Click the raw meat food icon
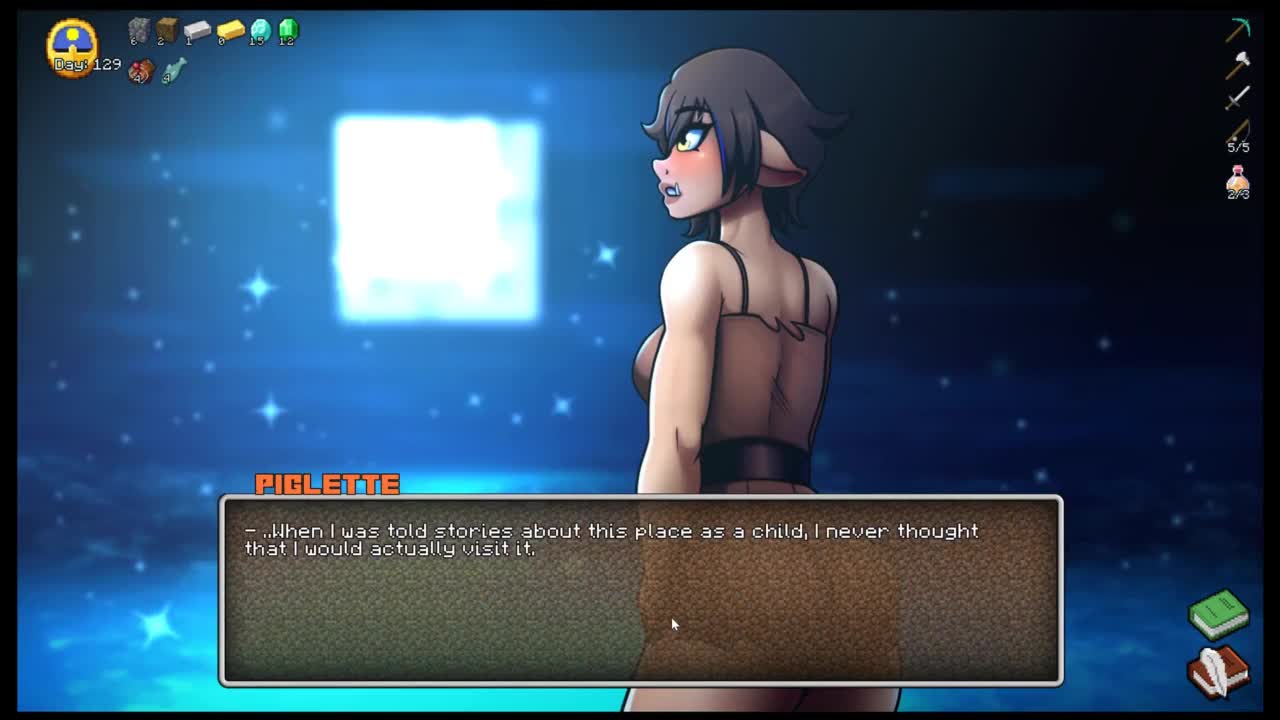 point(141,71)
